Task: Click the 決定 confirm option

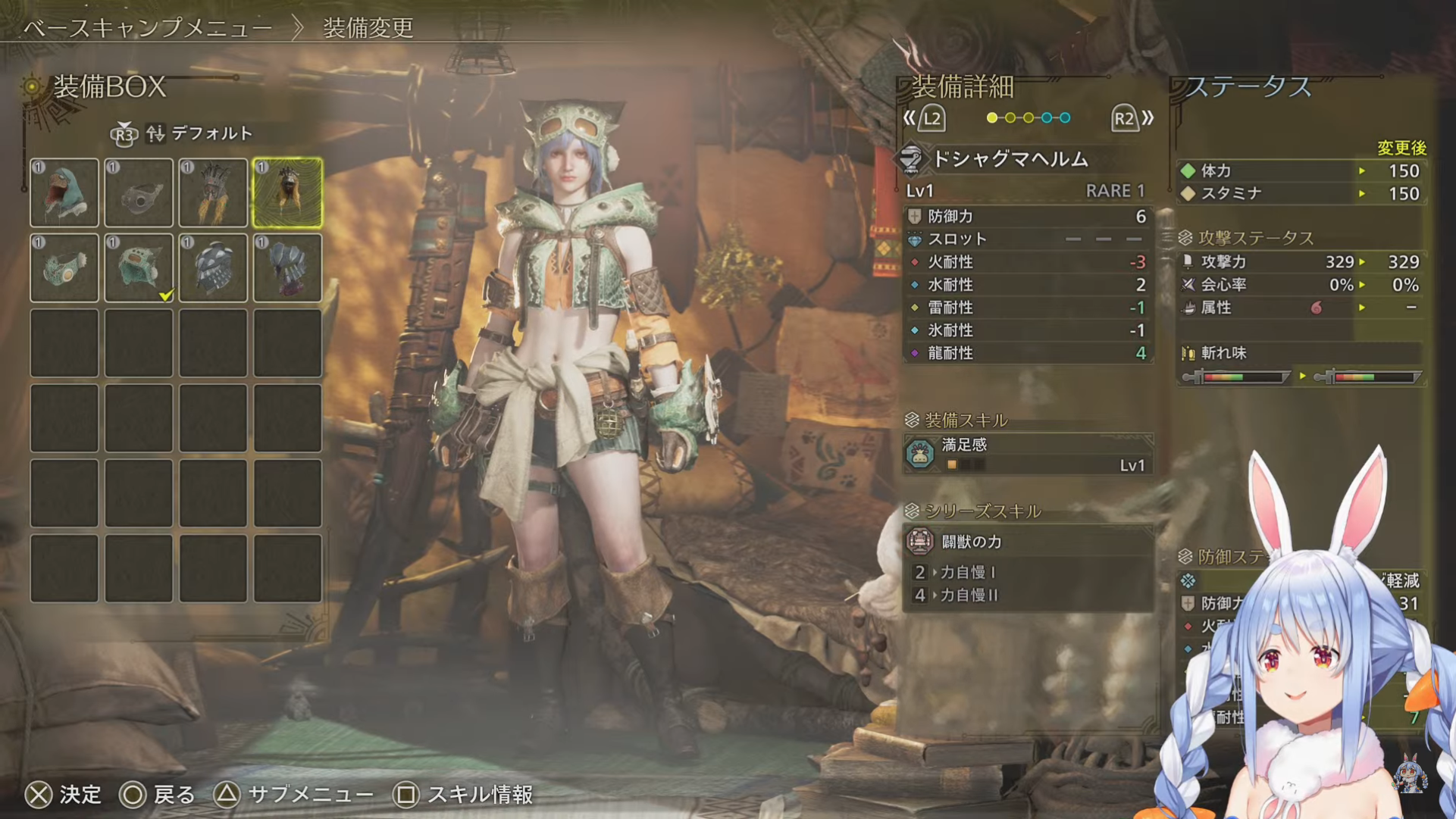Action: coord(64,795)
